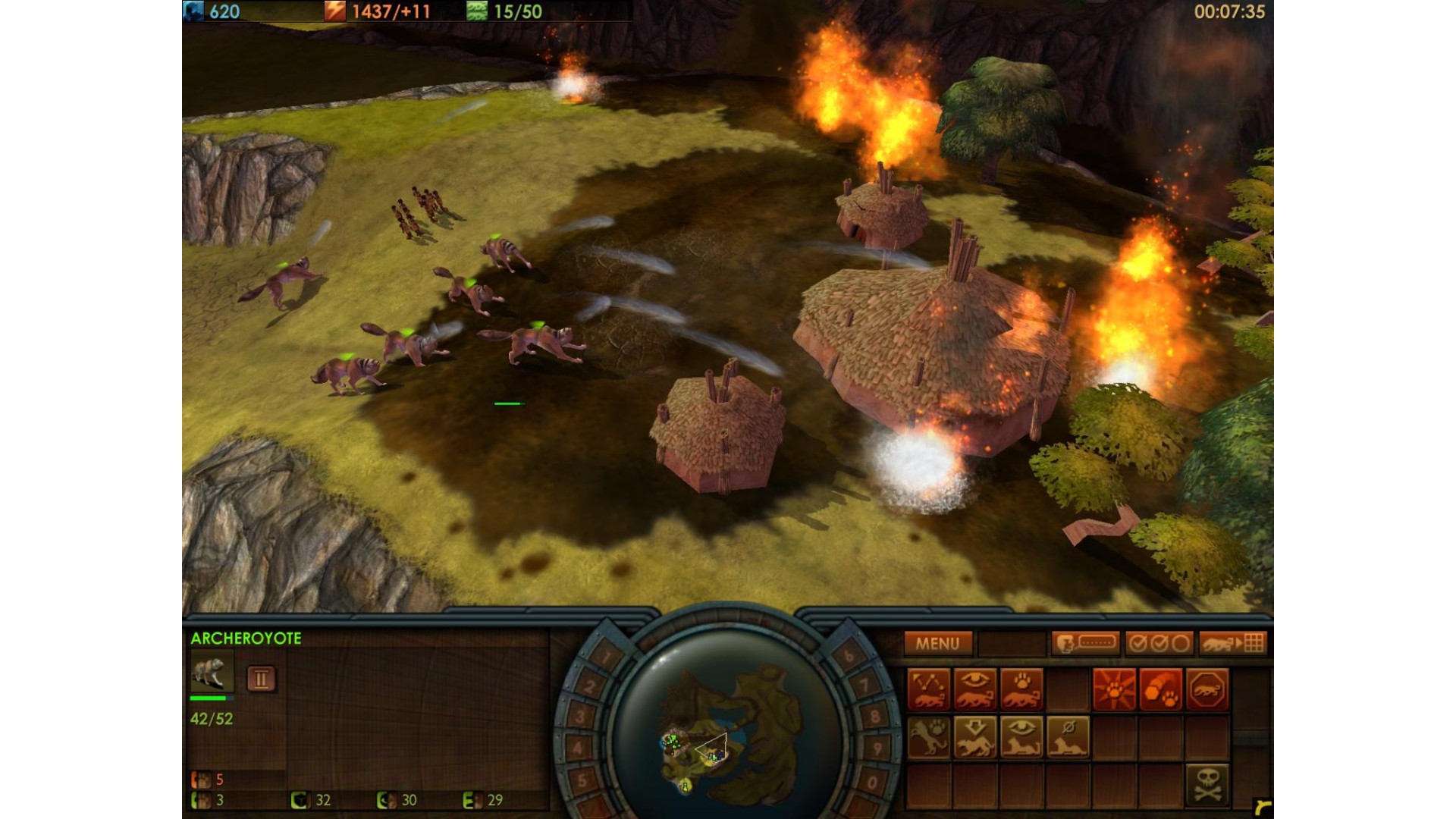This screenshot has height=819, width=1456.
Task: Show the objectives checklist
Action: (x=1159, y=644)
